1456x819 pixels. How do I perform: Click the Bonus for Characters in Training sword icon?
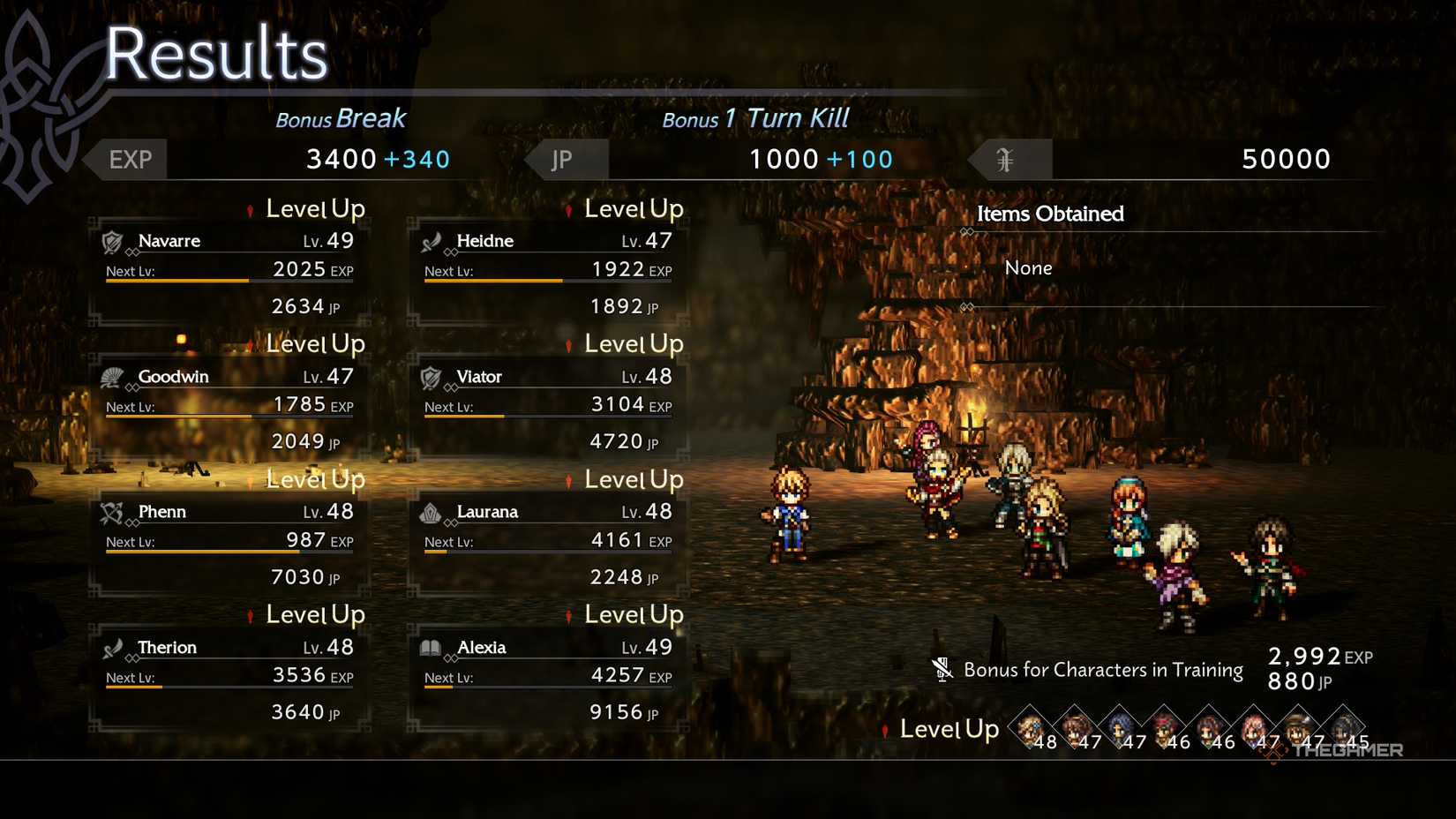(x=942, y=669)
